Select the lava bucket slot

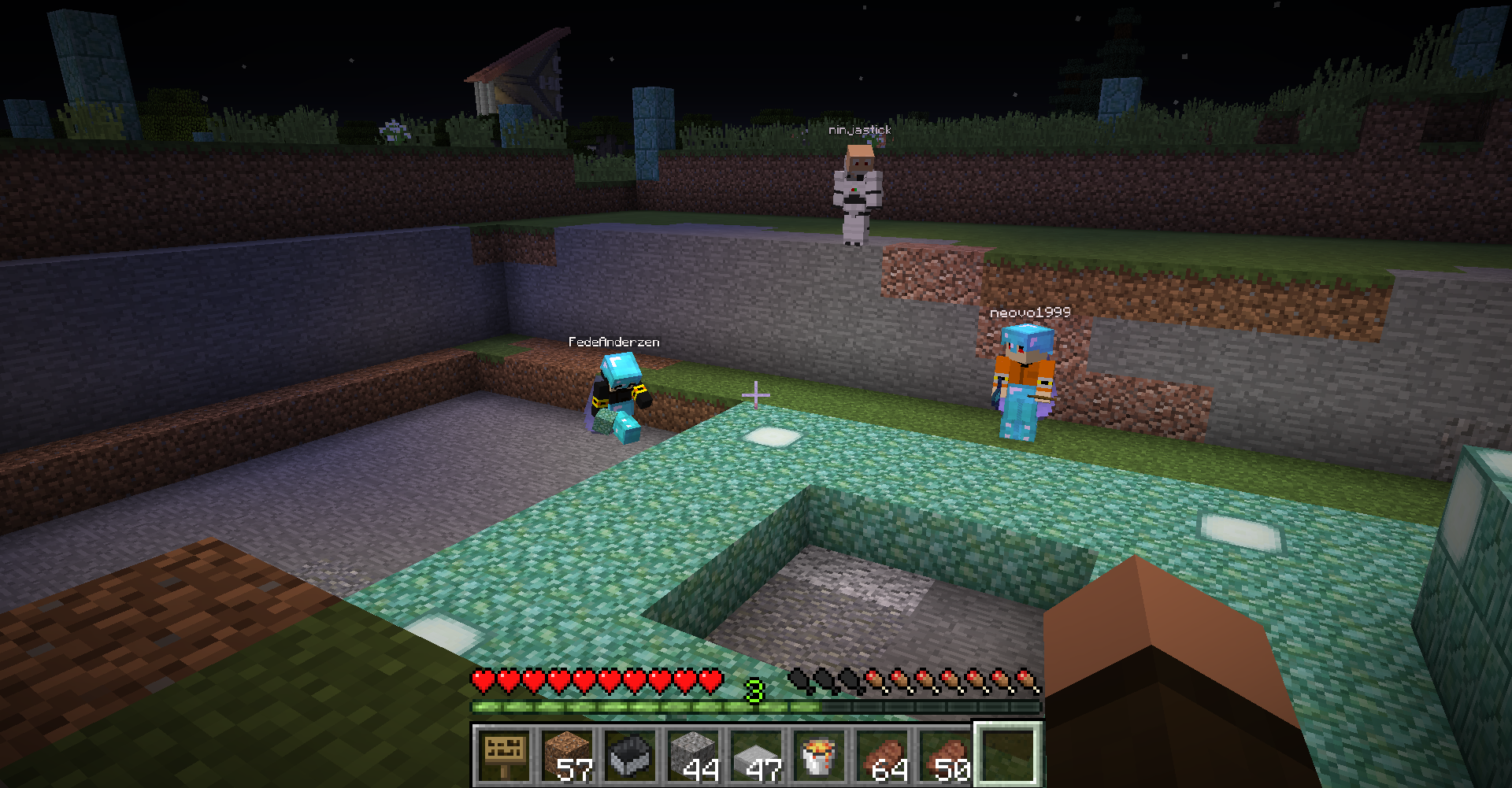pyautogui.click(x=819, y=754)
